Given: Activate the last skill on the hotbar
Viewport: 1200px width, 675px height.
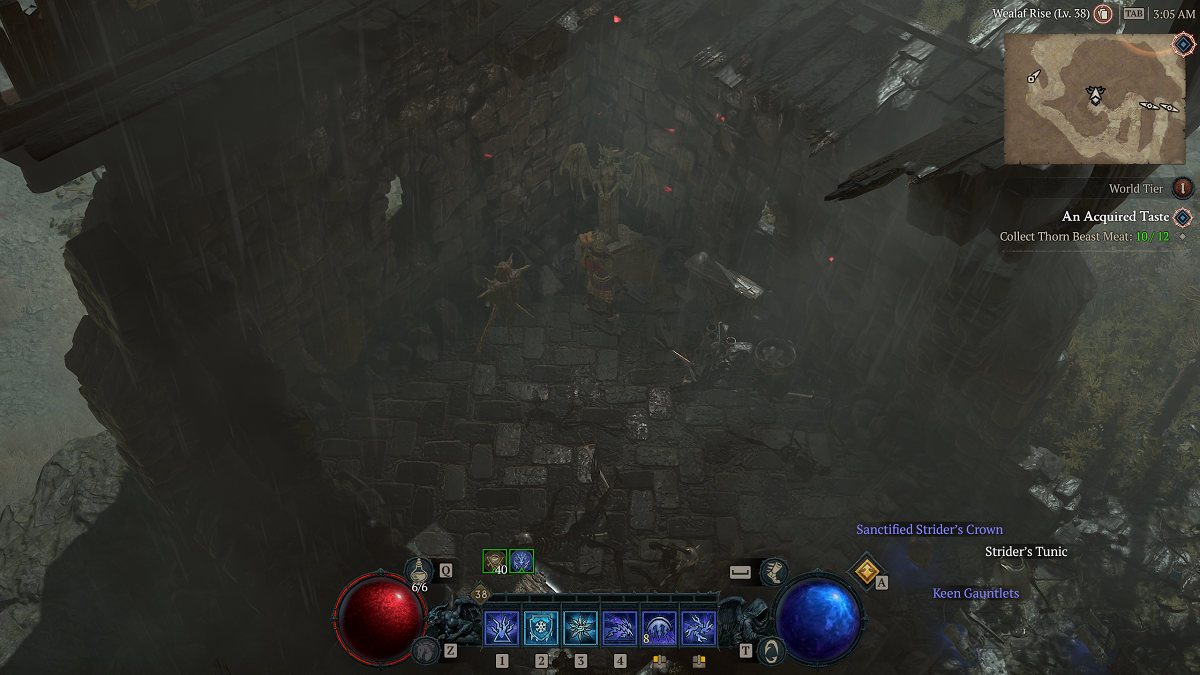Looking at the screenshot, I should point(698,629).
